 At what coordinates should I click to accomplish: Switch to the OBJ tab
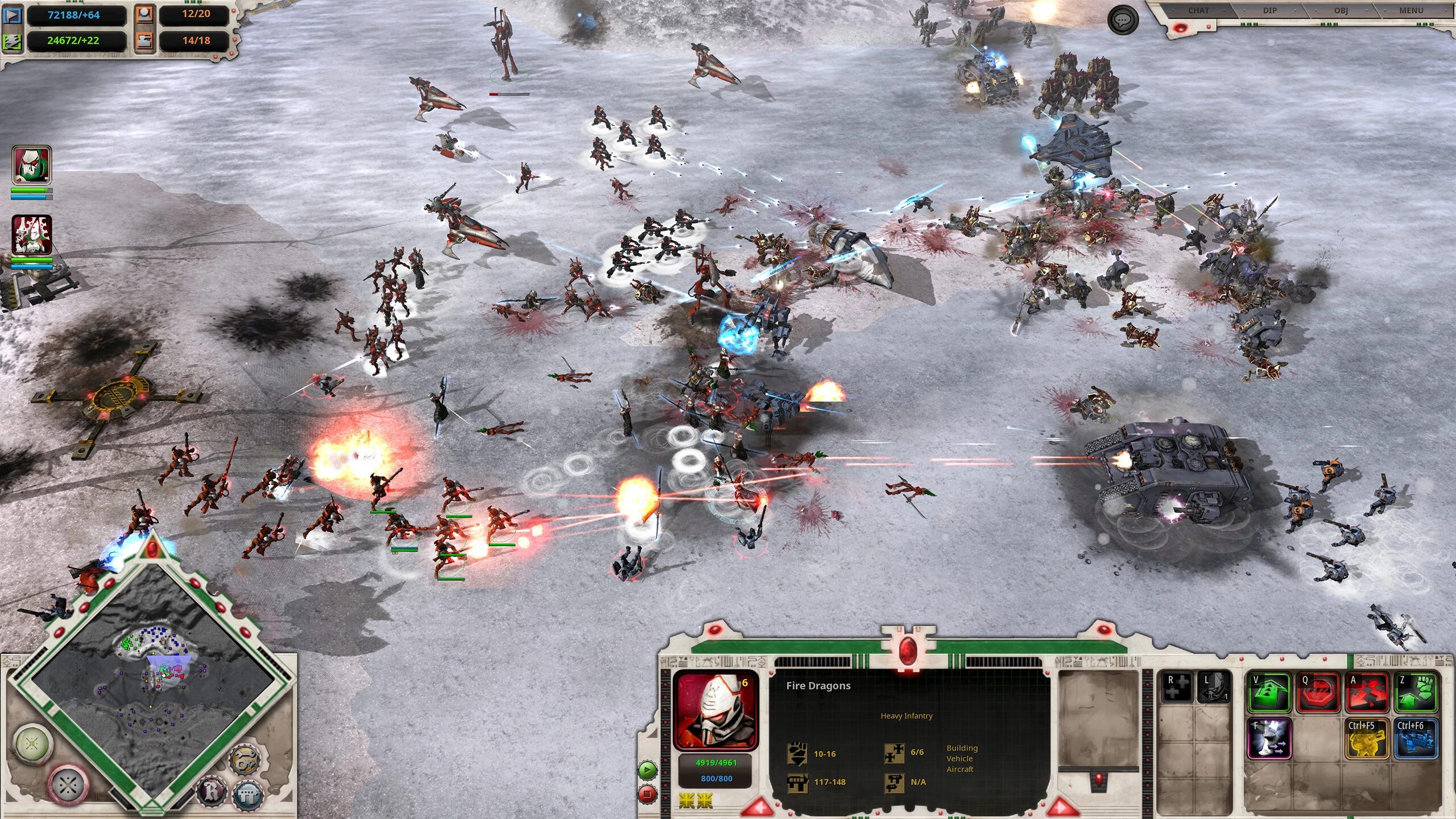1342,10
